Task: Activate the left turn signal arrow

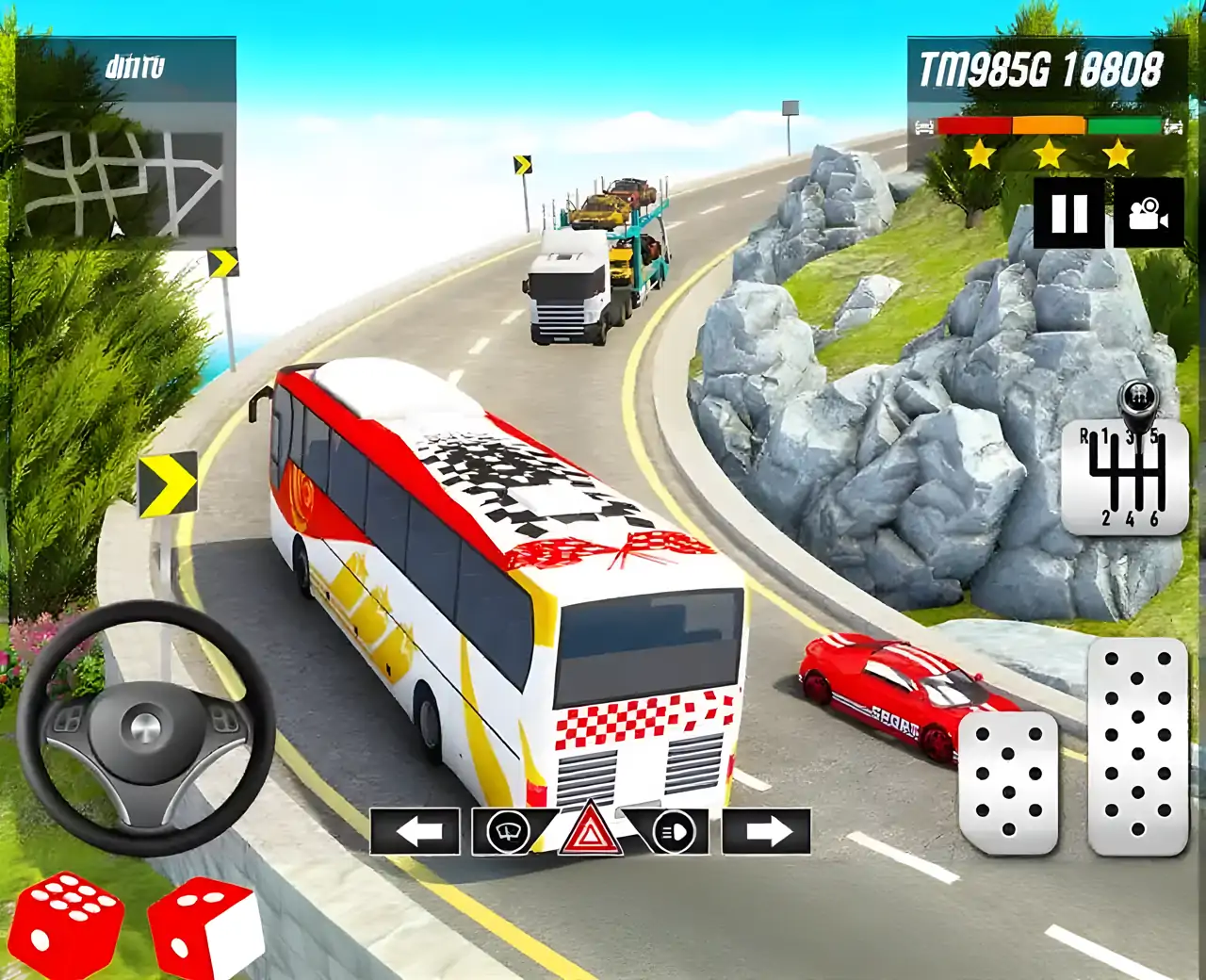Action: (416, 831)
